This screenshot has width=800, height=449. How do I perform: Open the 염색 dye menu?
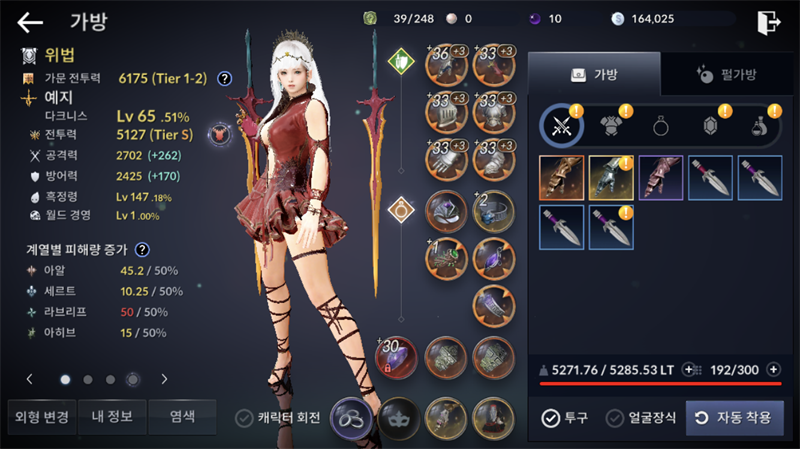[x=181, y=416]
